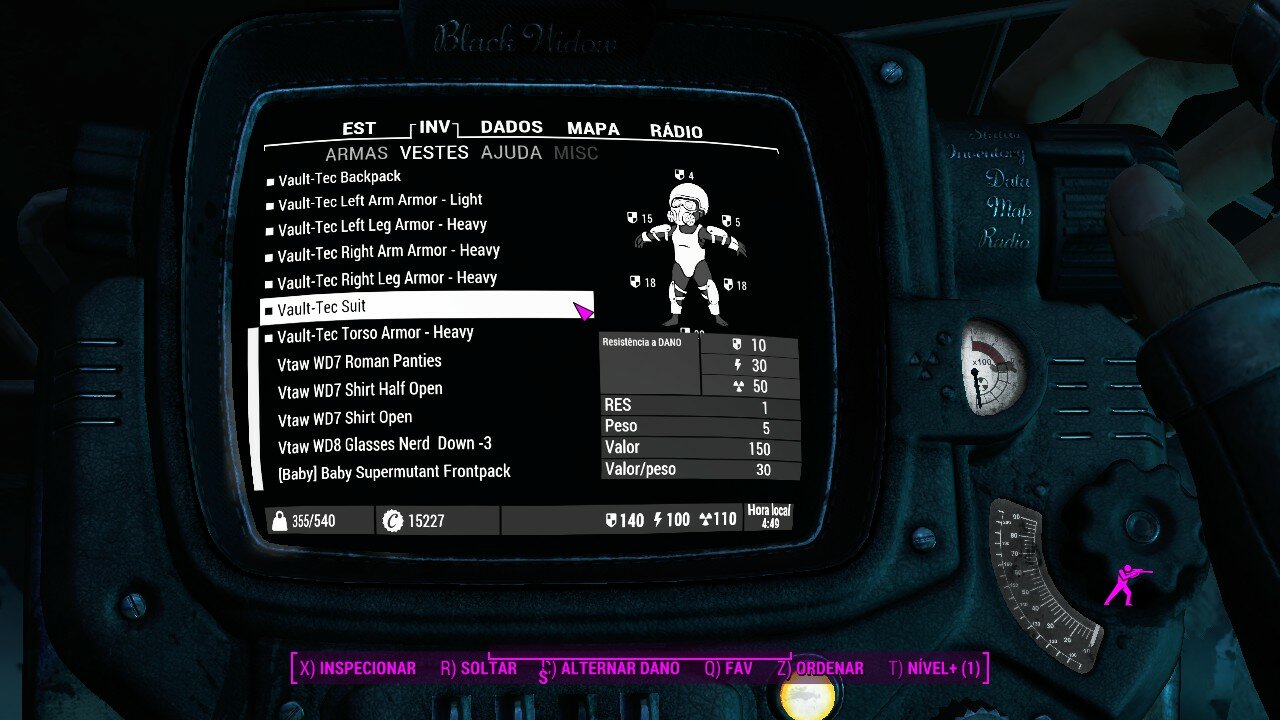This screenshot has width=1280, height=720.
Task: Open the MISC category
Action: pyautogui.click(x=576, y=153)
